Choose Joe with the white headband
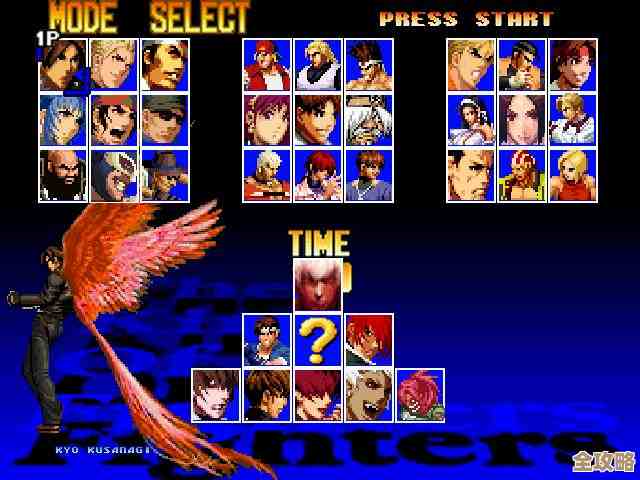This screenshot has width=640, height=480. pyautogui.click(x=369, y=65)
